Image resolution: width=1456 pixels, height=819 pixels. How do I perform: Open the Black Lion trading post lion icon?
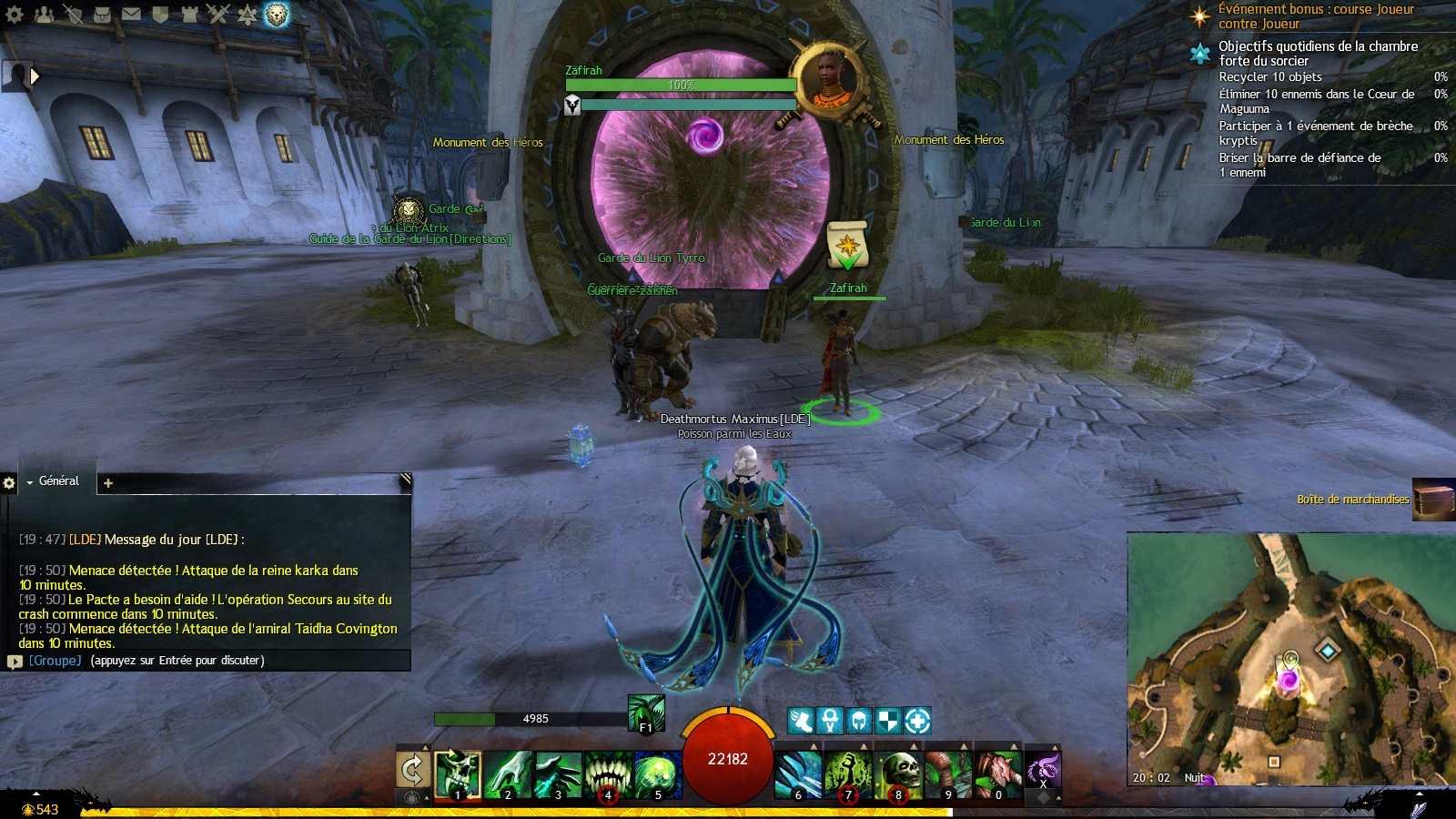tap(277, 14)
